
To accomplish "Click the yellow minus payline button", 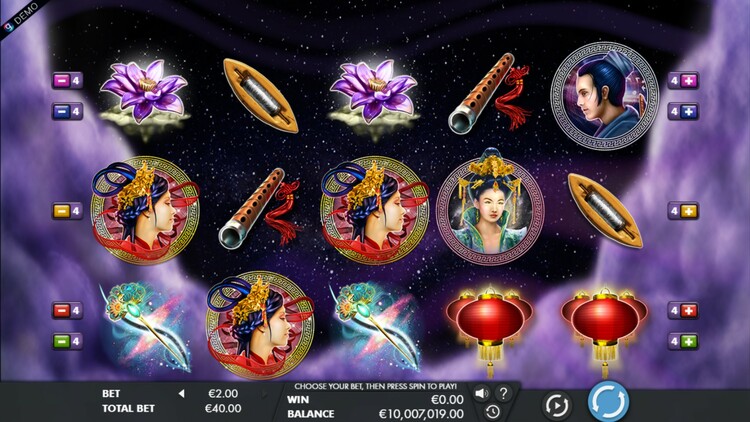I will click(x=60, y=211).
